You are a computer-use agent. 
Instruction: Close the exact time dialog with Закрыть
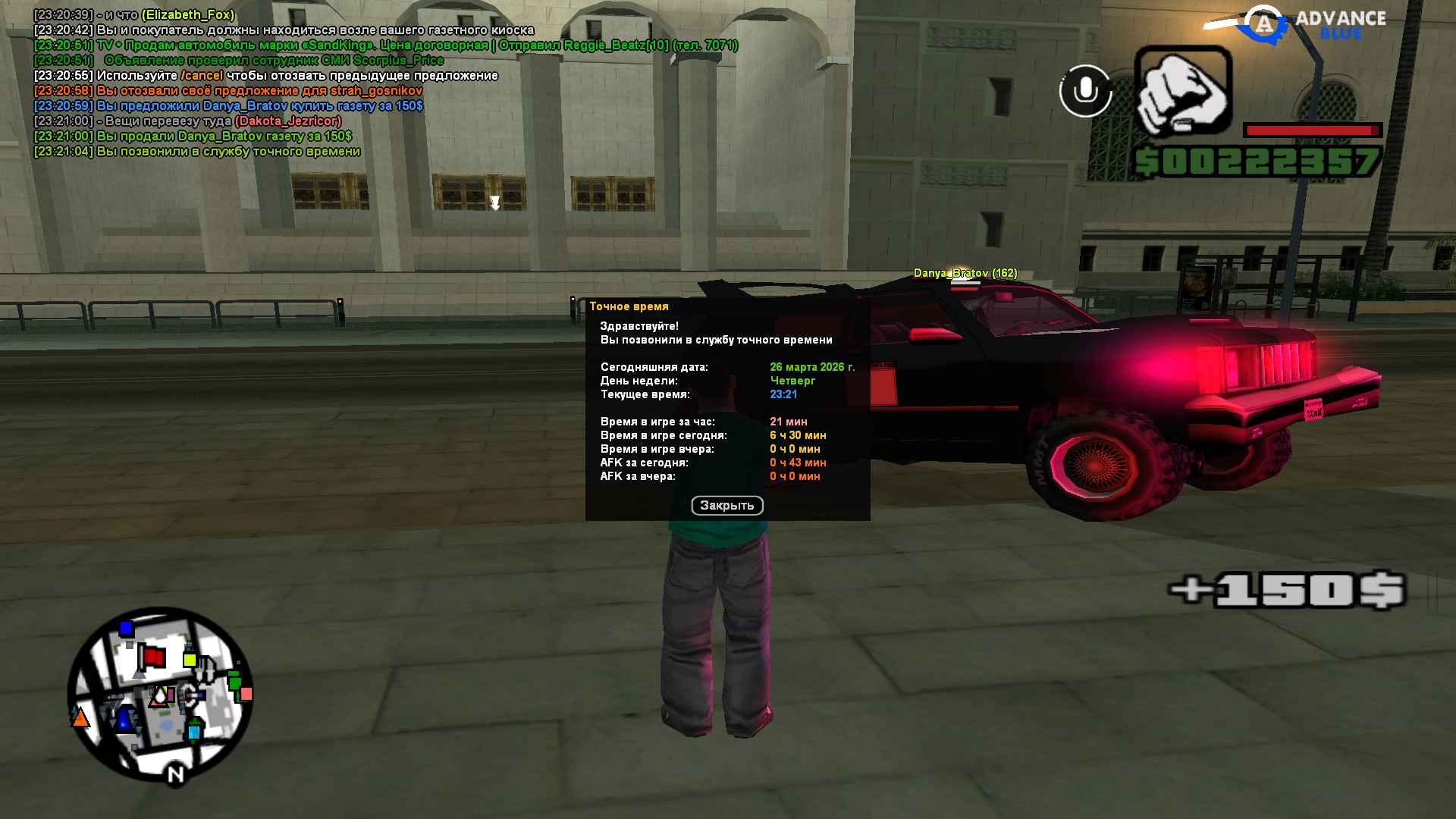[x=726, y=505]
